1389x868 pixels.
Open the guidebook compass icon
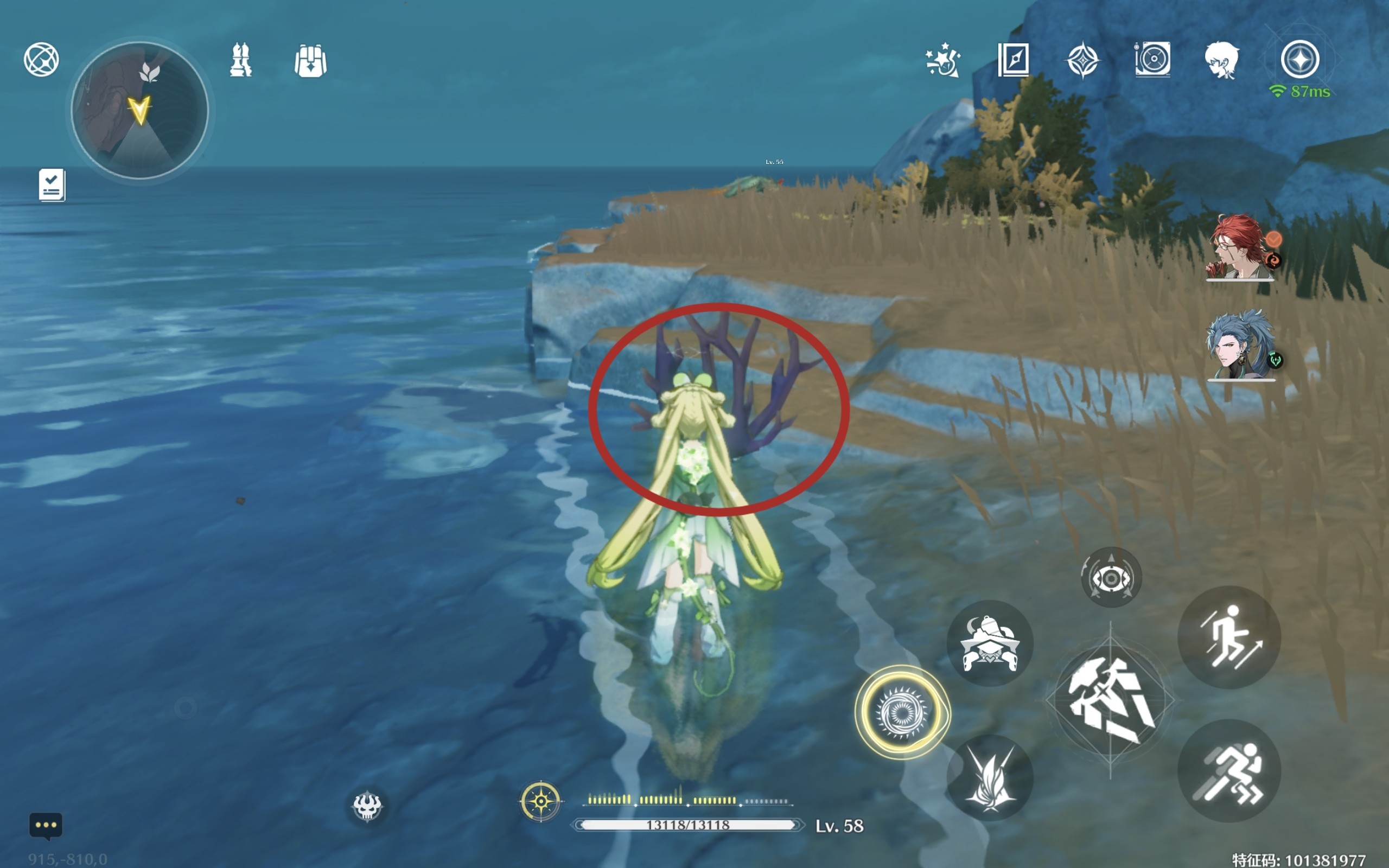click(x=1013, y=59)
